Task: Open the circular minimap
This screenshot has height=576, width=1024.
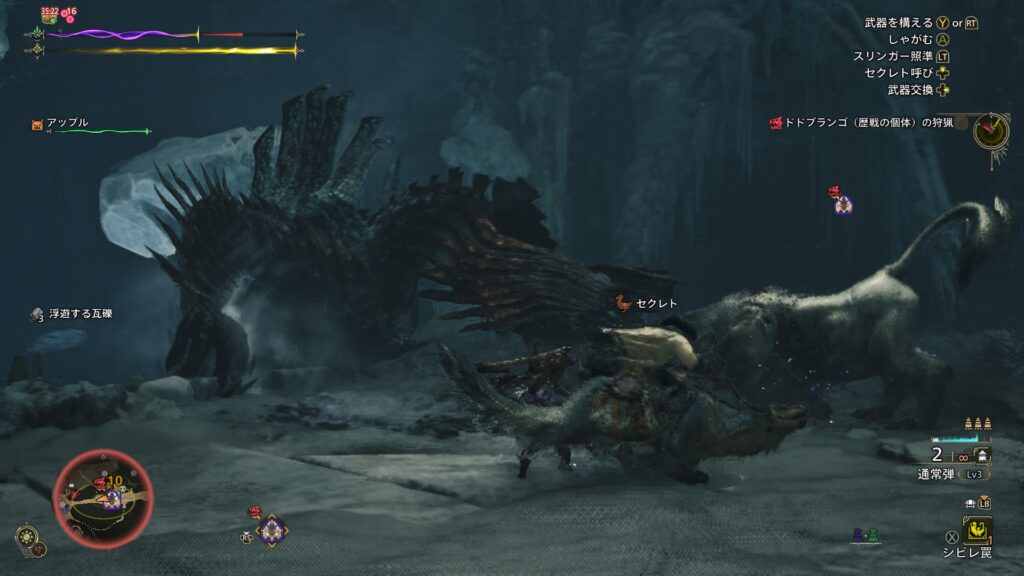Action: (102, 492)
